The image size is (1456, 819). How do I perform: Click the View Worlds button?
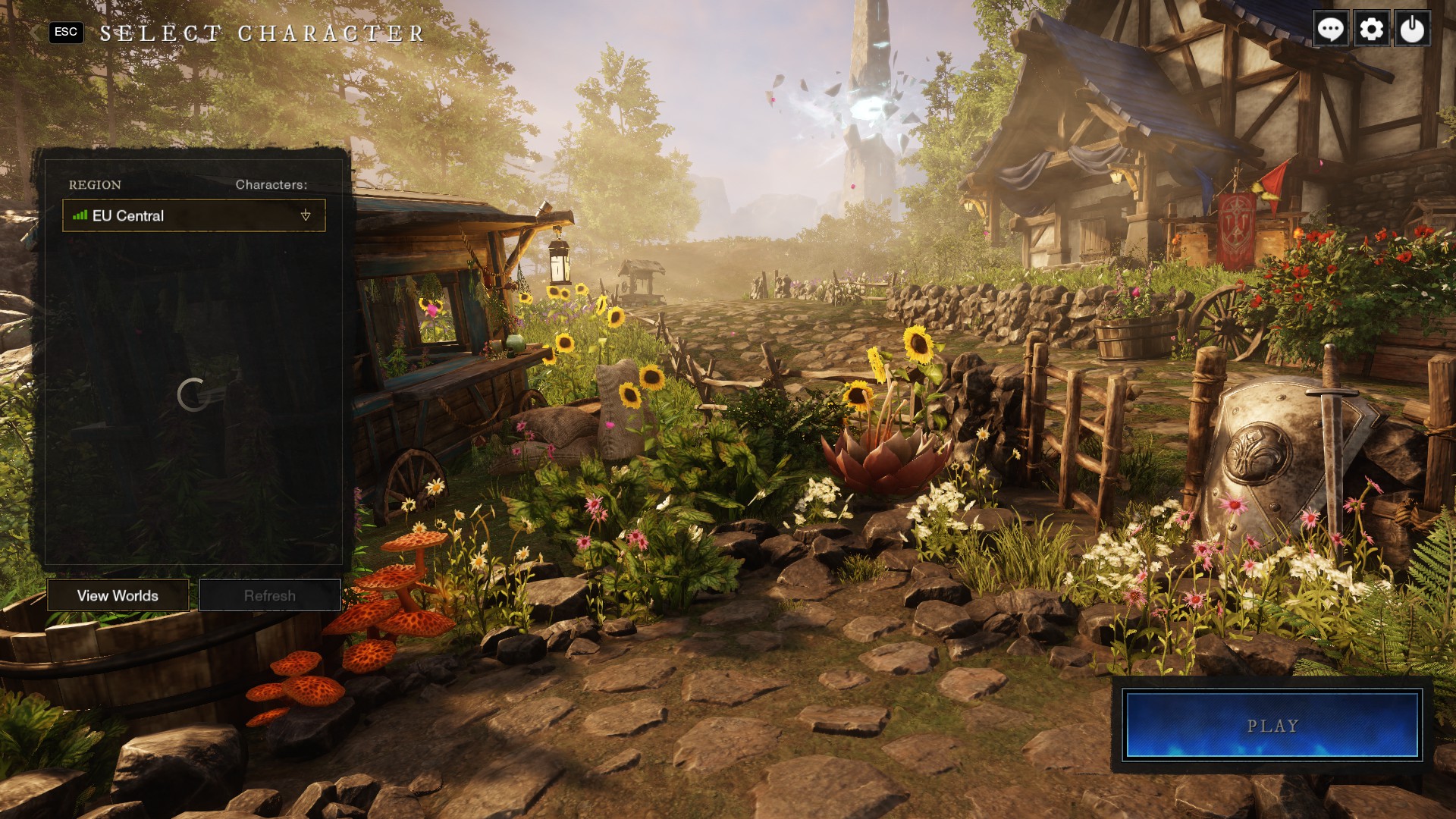118,595
